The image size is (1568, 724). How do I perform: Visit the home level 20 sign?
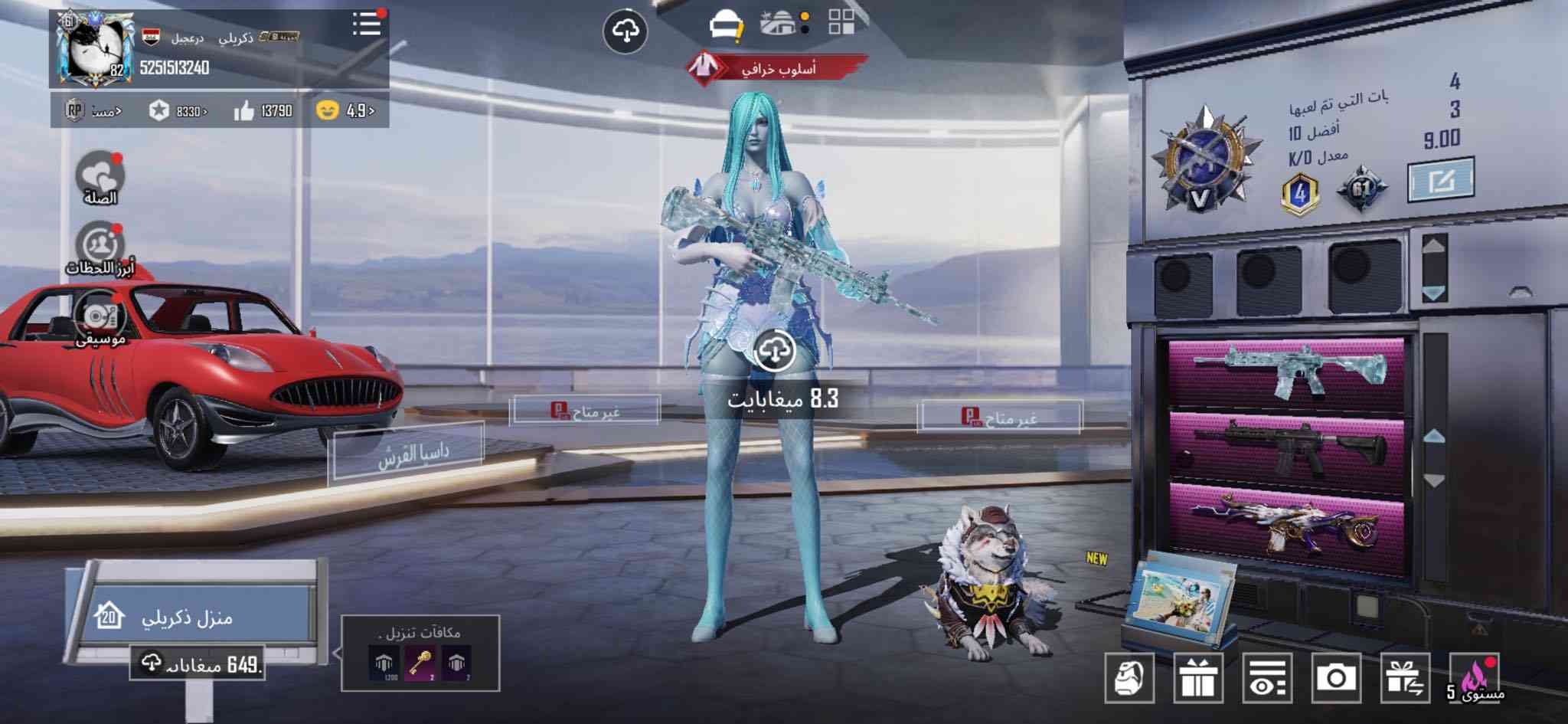pyautogui.click(x=188, y=617)
